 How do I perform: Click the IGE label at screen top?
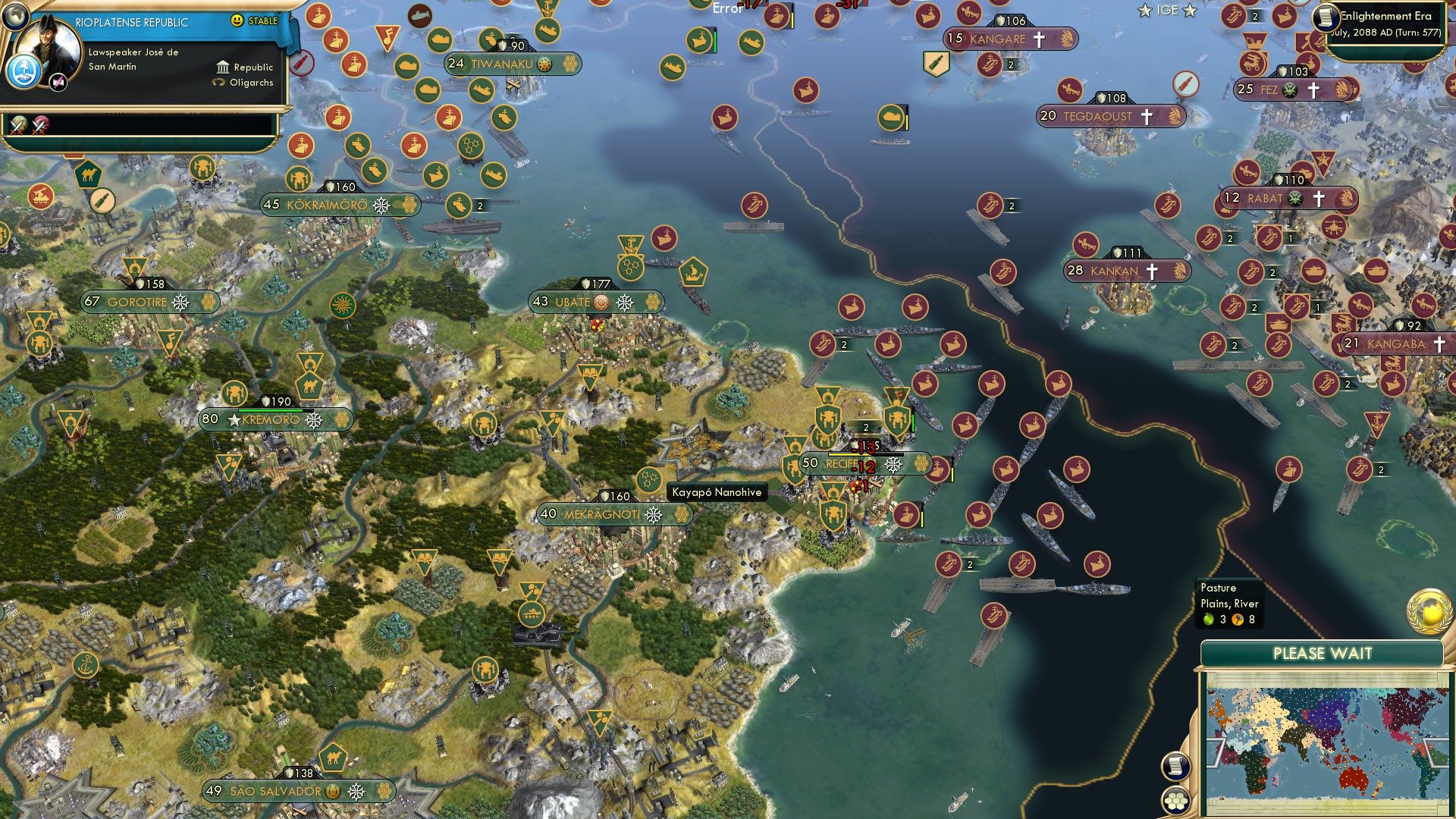coord(1169,11)
